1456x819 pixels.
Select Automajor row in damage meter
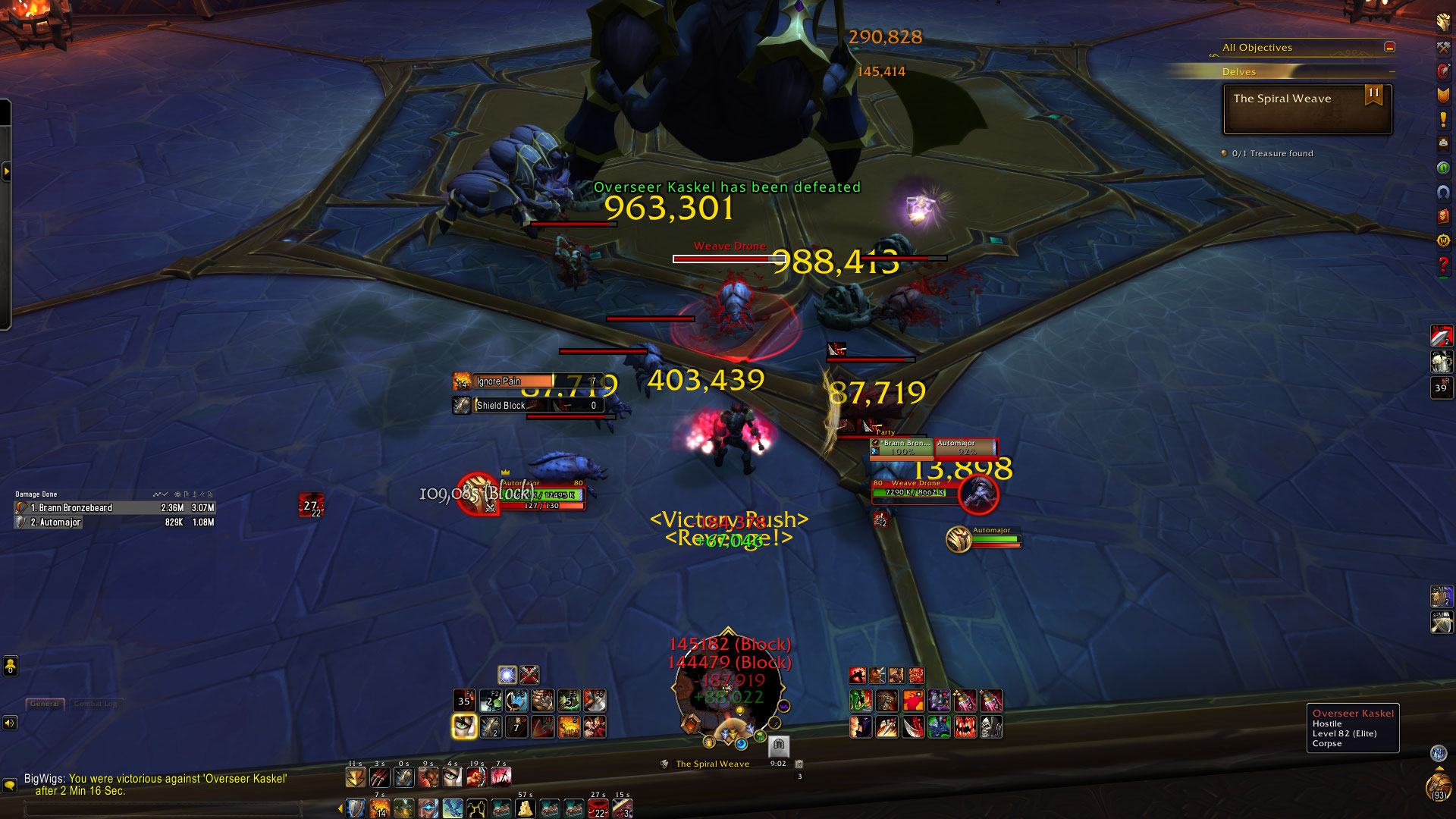point(114,522)
